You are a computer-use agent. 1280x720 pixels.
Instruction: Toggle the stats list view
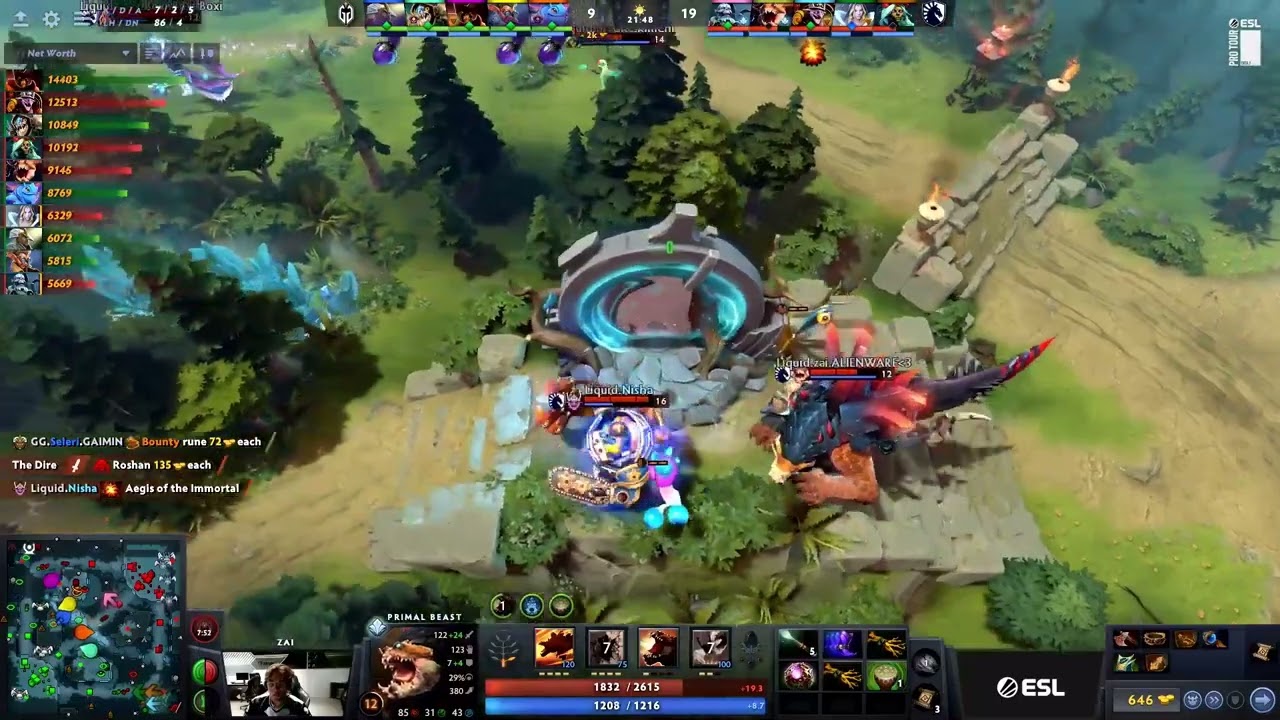(x=153, y=52)
